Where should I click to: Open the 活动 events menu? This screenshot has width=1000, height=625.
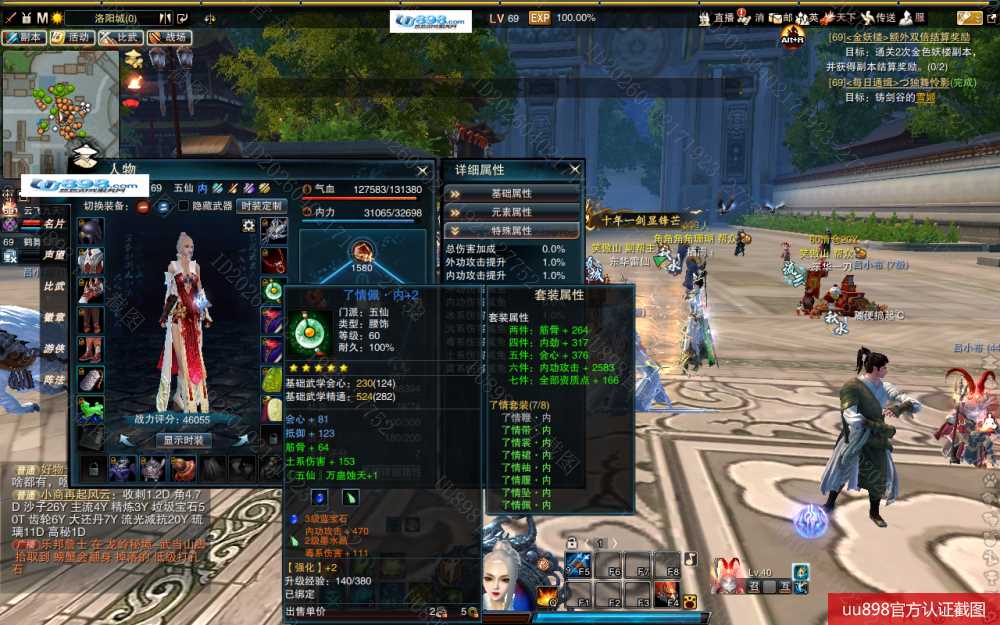73,37
